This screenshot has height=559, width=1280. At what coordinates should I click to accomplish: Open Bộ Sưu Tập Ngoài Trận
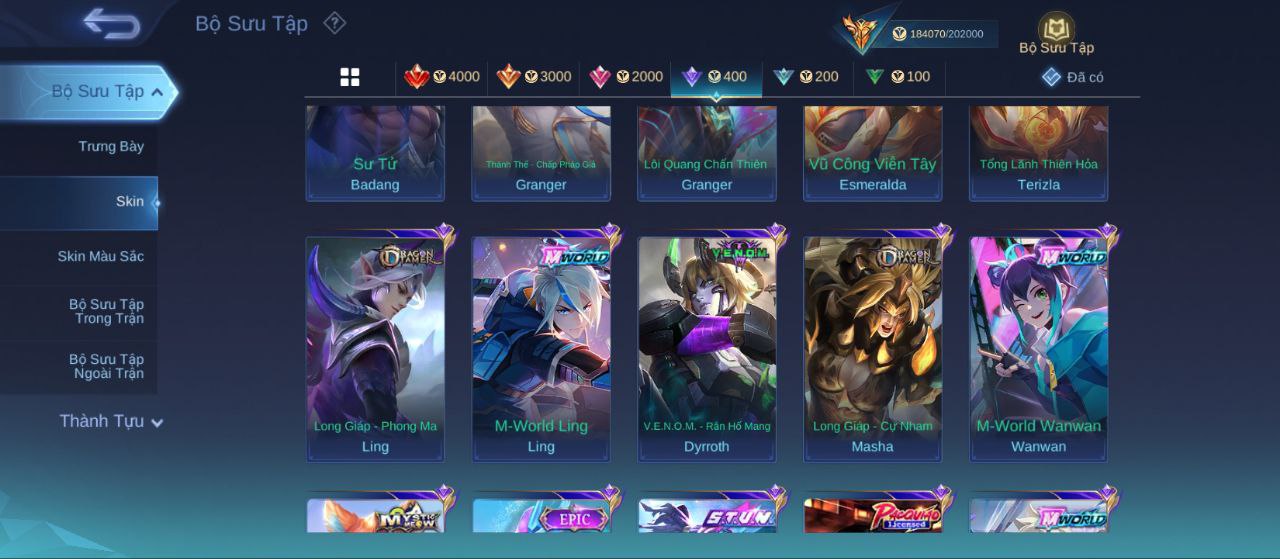(x=106, y=366)
